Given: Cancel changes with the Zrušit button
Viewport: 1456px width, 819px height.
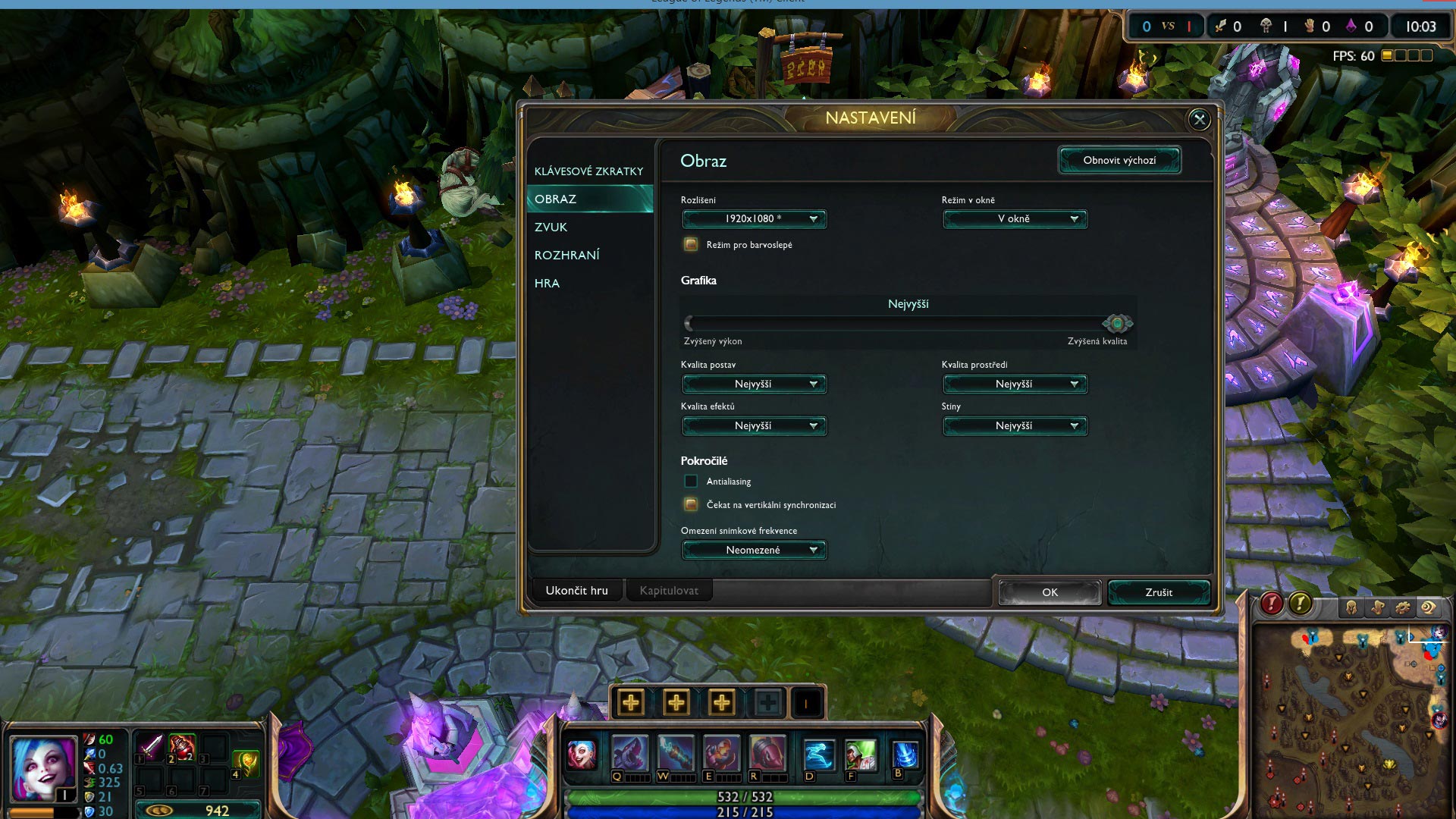Looking at the screenshot, I should click(1159, 592).
